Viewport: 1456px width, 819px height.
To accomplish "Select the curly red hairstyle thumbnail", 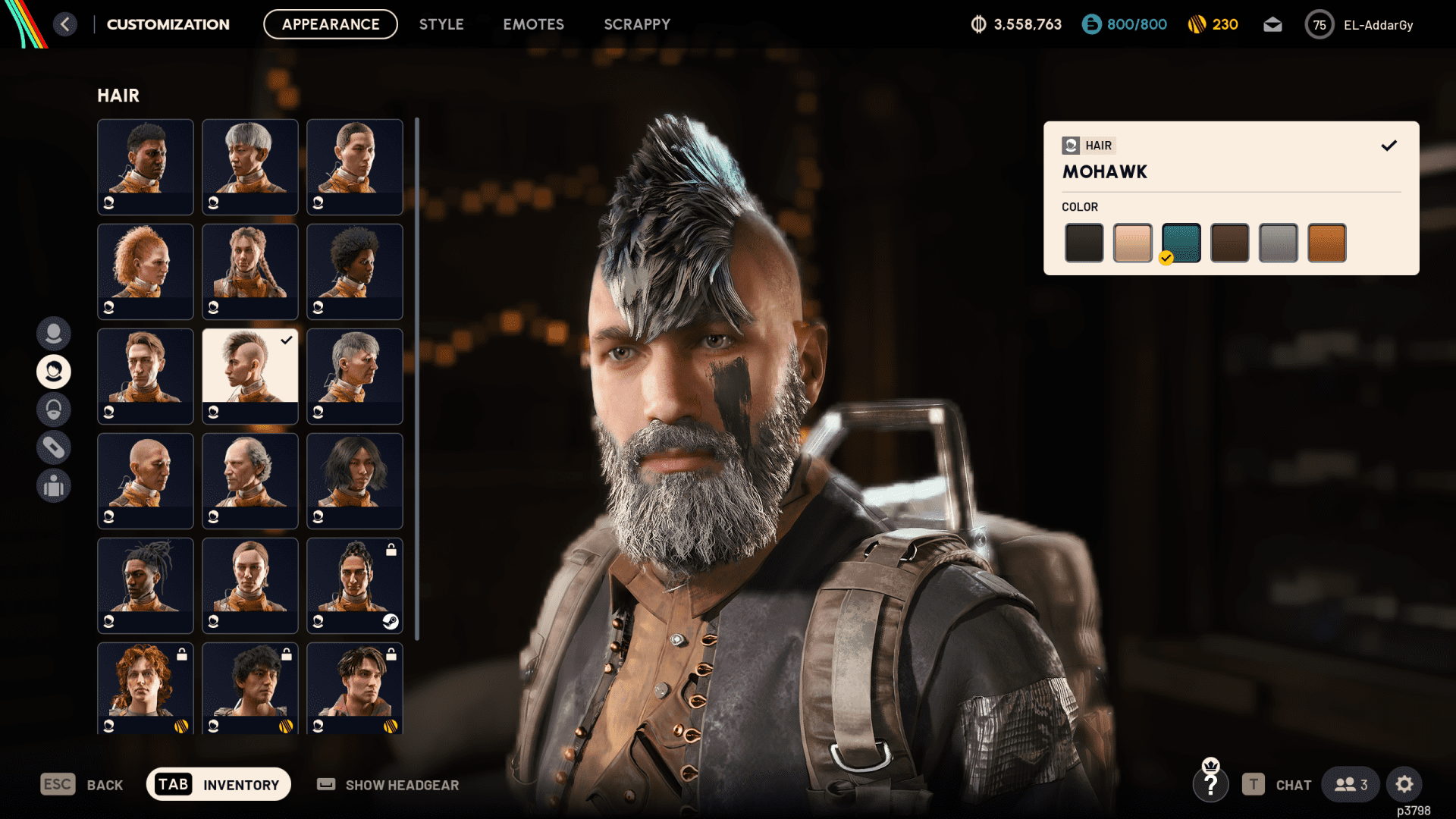I will pos(145,271).
